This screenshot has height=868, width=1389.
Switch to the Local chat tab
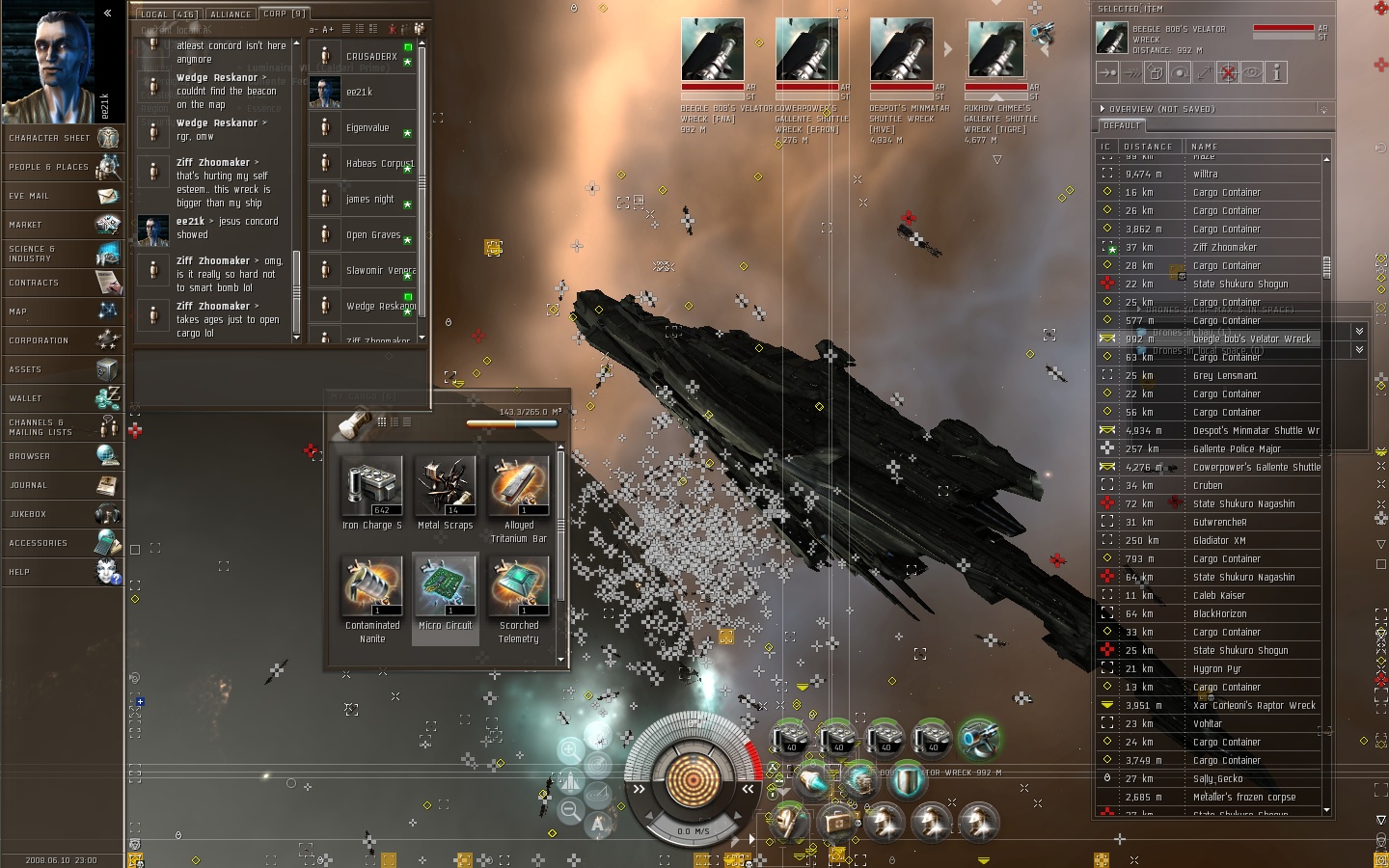pyautogui.click(x=168, y=14)
